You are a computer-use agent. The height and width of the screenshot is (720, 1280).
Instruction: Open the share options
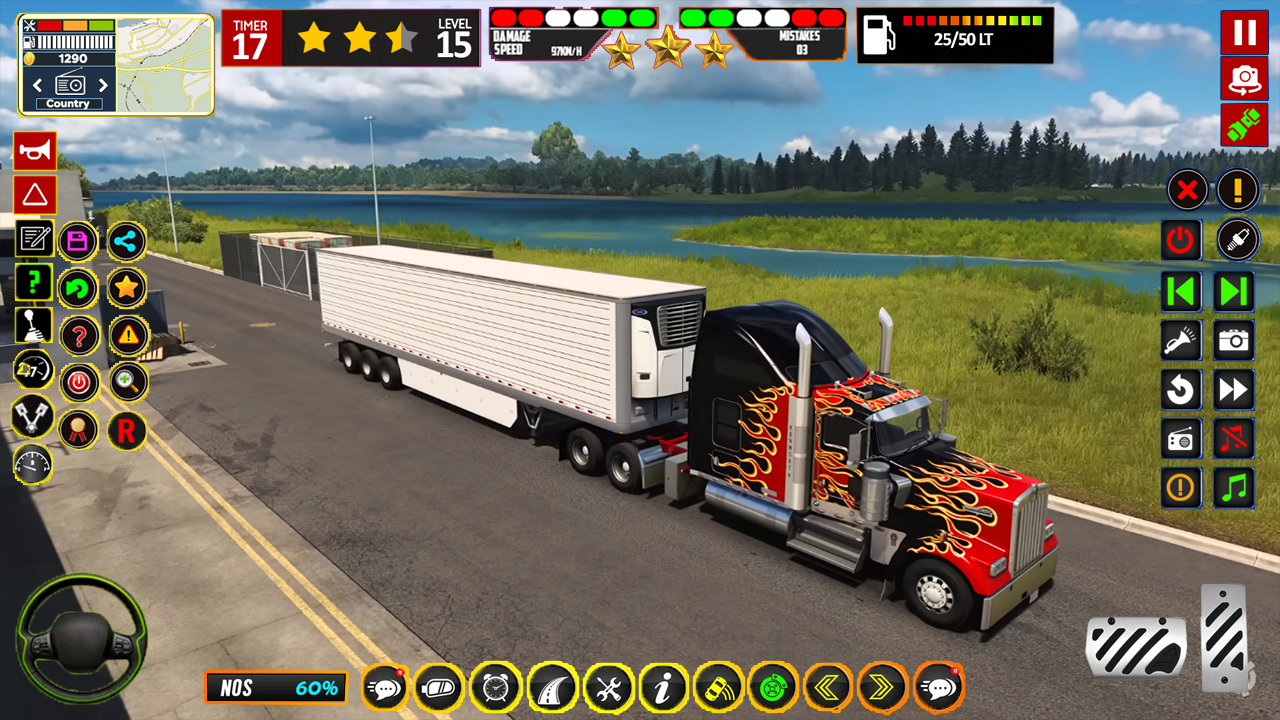coord(127,240)
